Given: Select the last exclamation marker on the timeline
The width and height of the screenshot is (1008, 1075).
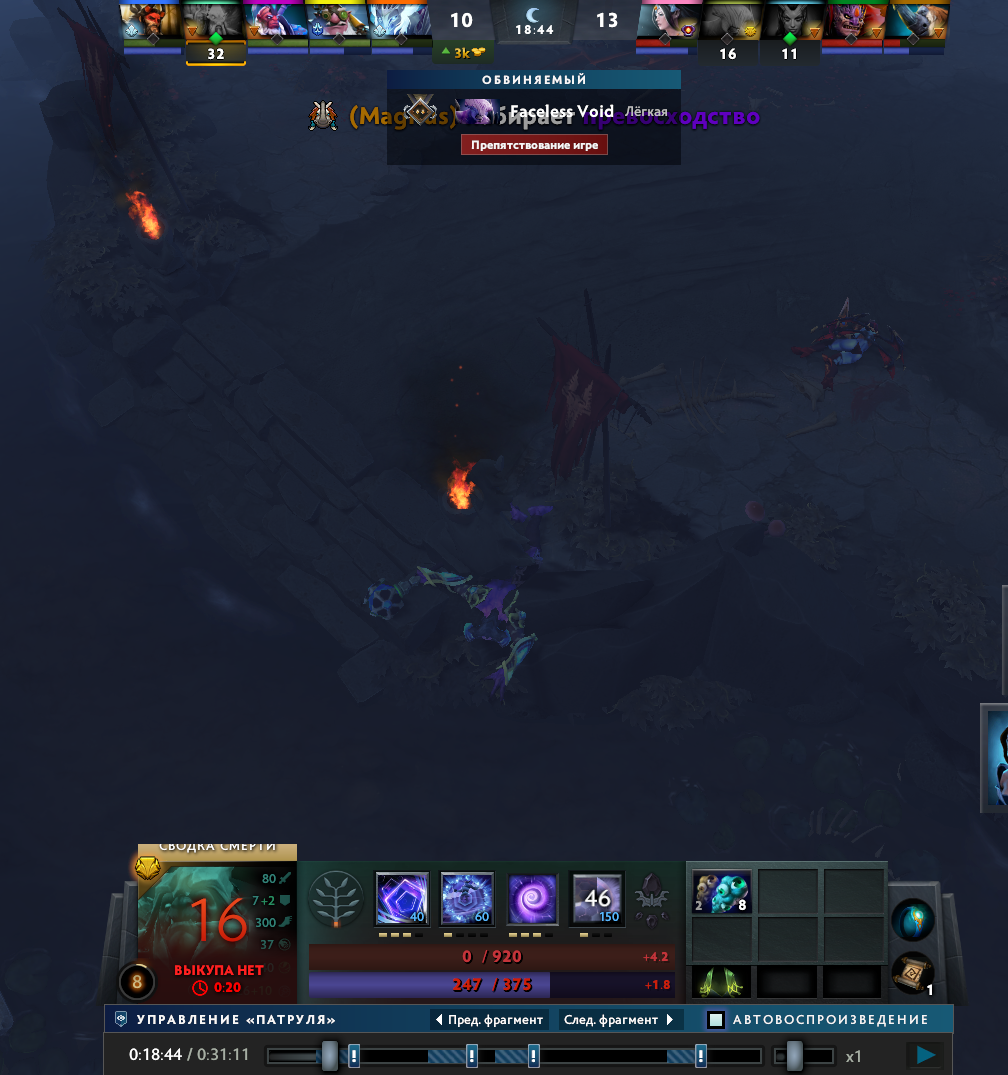Looking at the screenshot, I should click(x=701, y=1055).
